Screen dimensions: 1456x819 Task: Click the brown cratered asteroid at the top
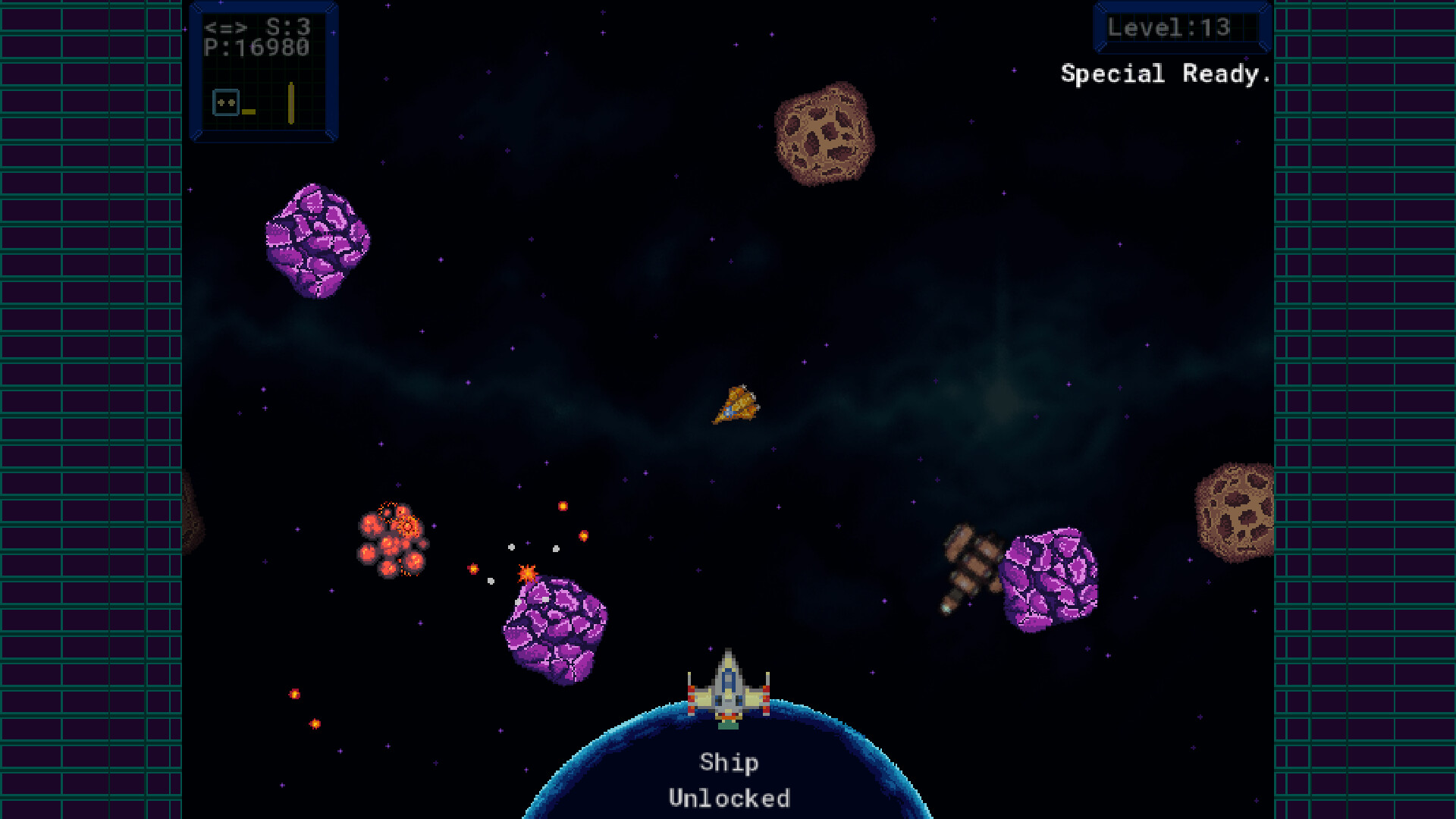coord(823,133)
